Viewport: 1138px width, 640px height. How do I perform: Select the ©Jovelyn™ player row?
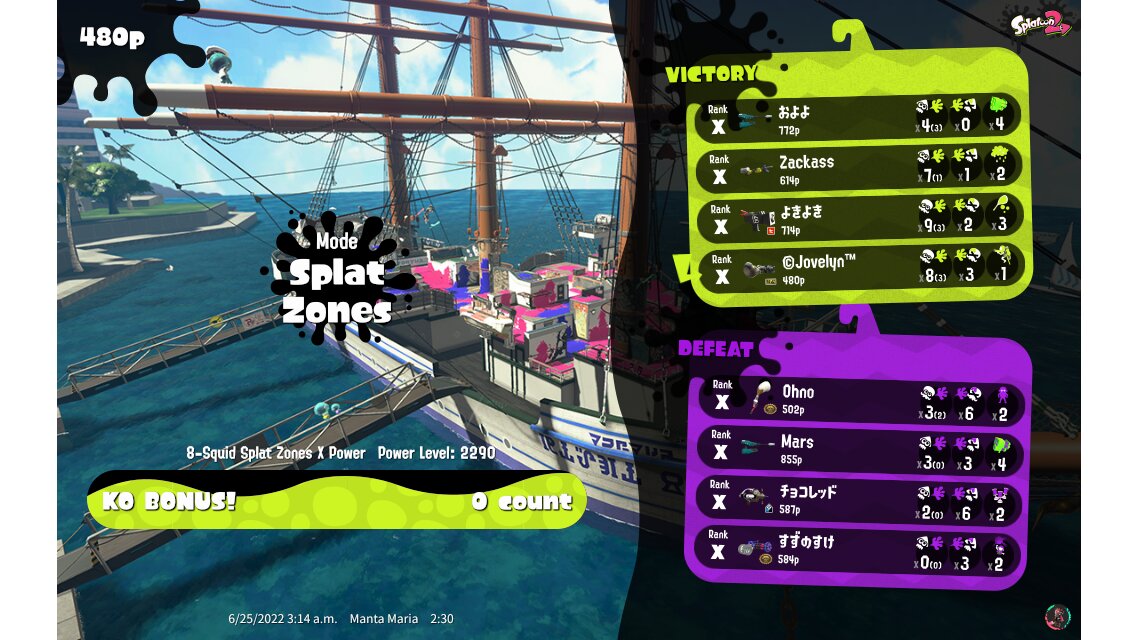click(860, 269)
